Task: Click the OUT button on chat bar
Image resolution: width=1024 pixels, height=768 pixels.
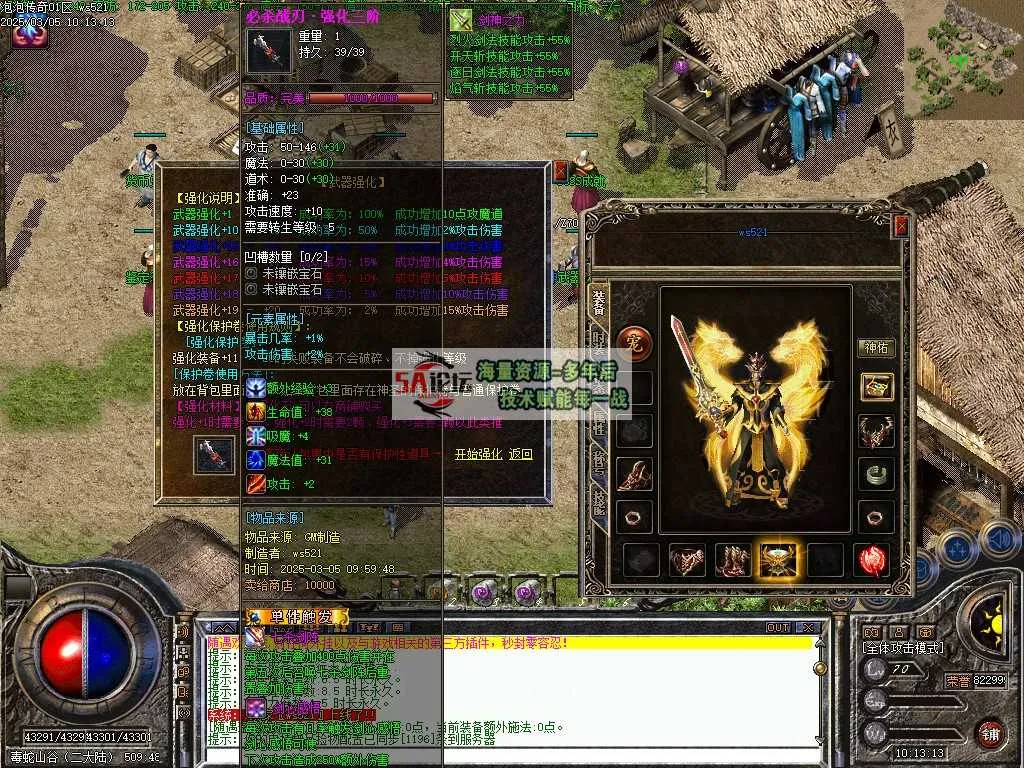Action: [777, 628]
